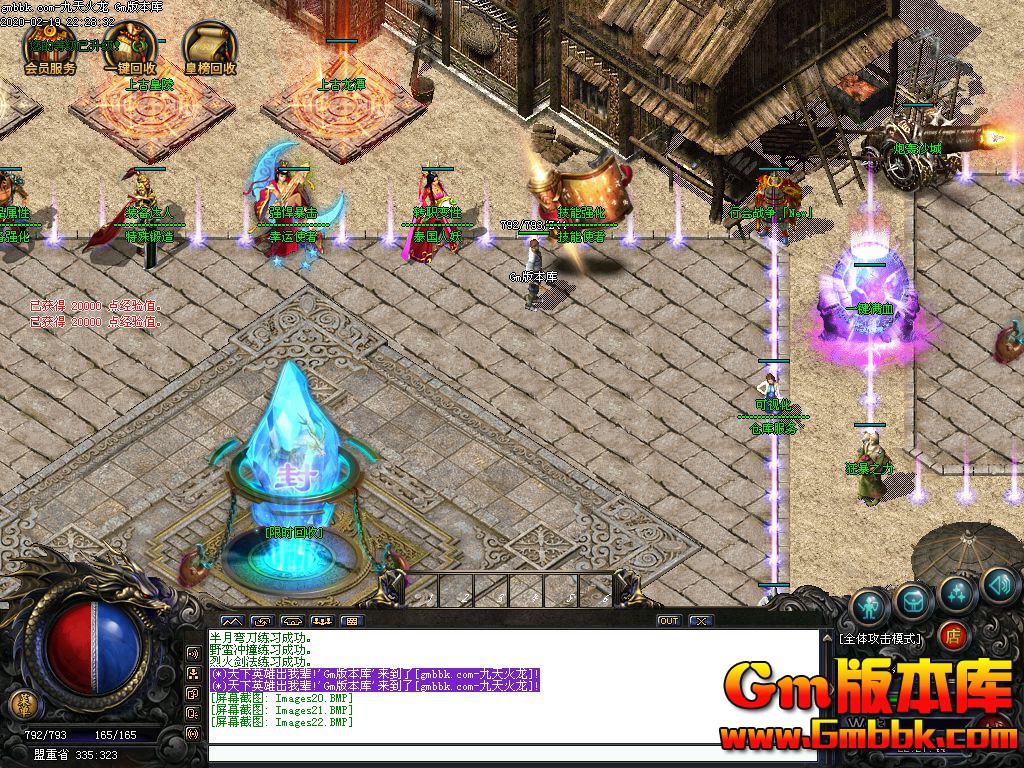The width and height of the screenshot is (1024, 768).
Task: Open the character status icon
Action: pos(869,606)
